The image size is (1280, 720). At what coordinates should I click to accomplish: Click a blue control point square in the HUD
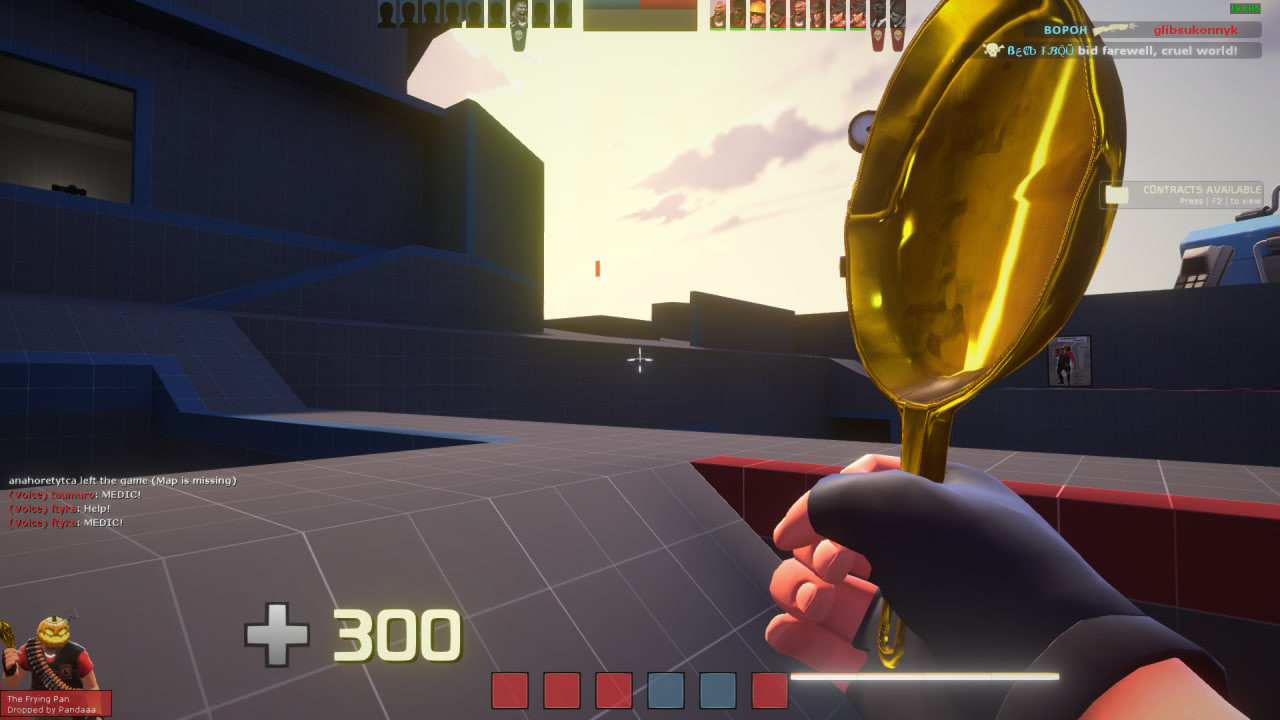[x=665, y=690]
